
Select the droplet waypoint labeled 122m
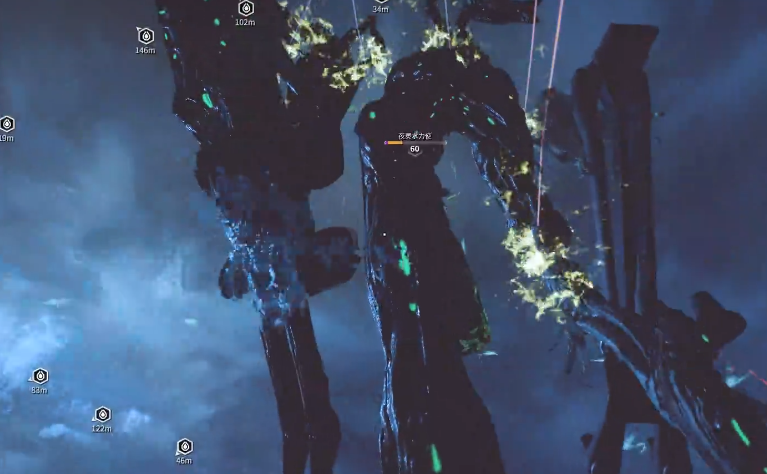(x=102, y=414)
